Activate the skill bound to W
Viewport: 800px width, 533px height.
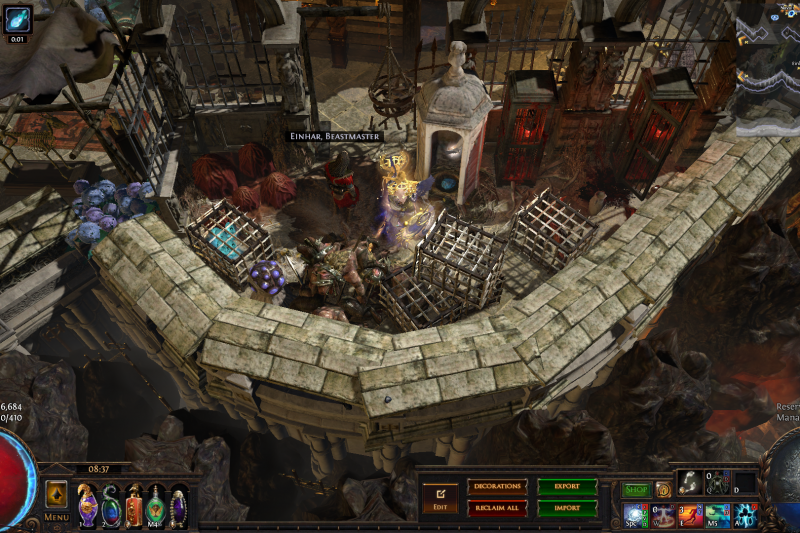[x=663, y=515]
